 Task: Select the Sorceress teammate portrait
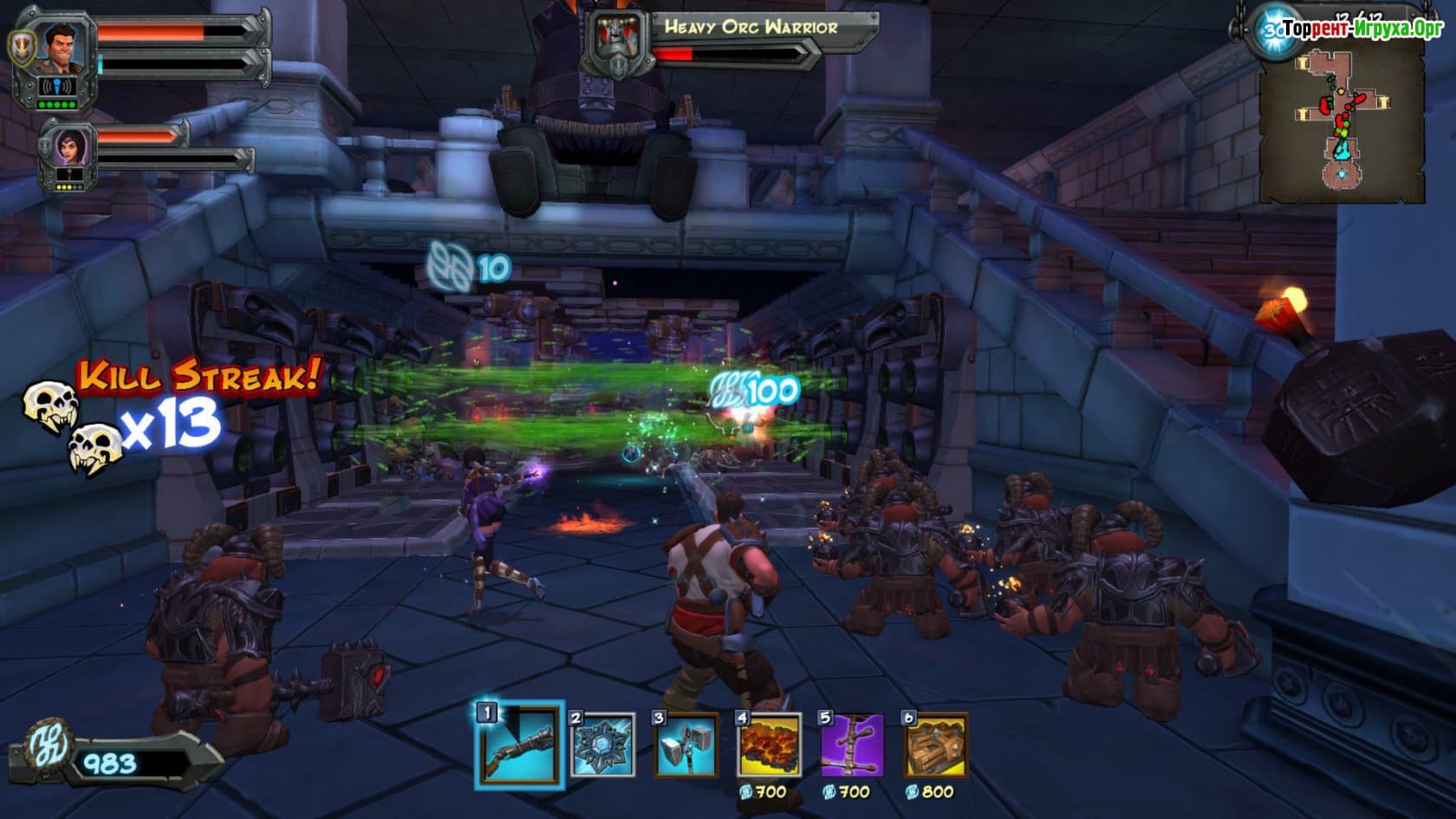tap(69, 147)
